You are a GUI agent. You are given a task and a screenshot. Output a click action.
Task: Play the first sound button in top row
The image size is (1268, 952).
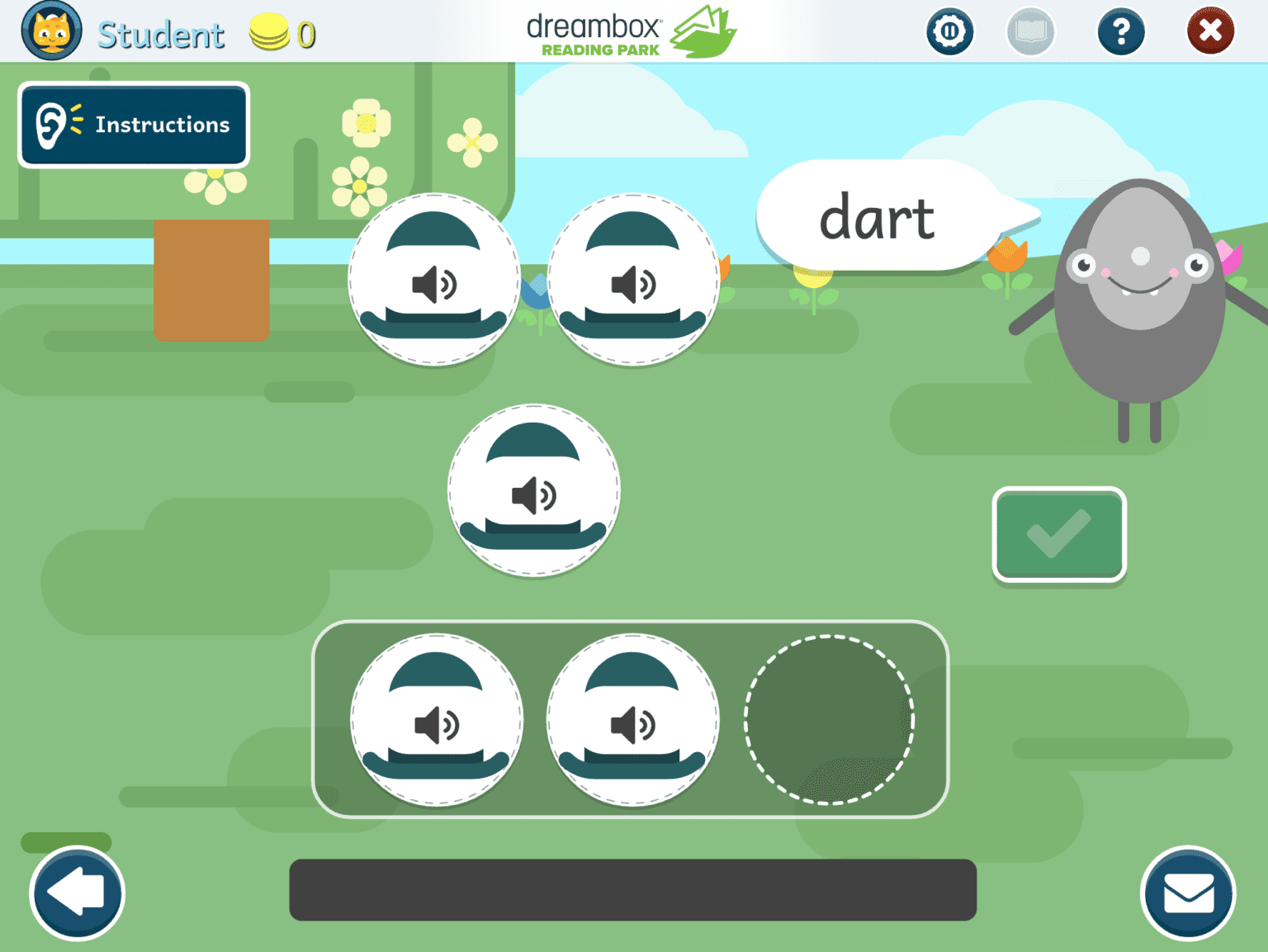click(434, 283)
